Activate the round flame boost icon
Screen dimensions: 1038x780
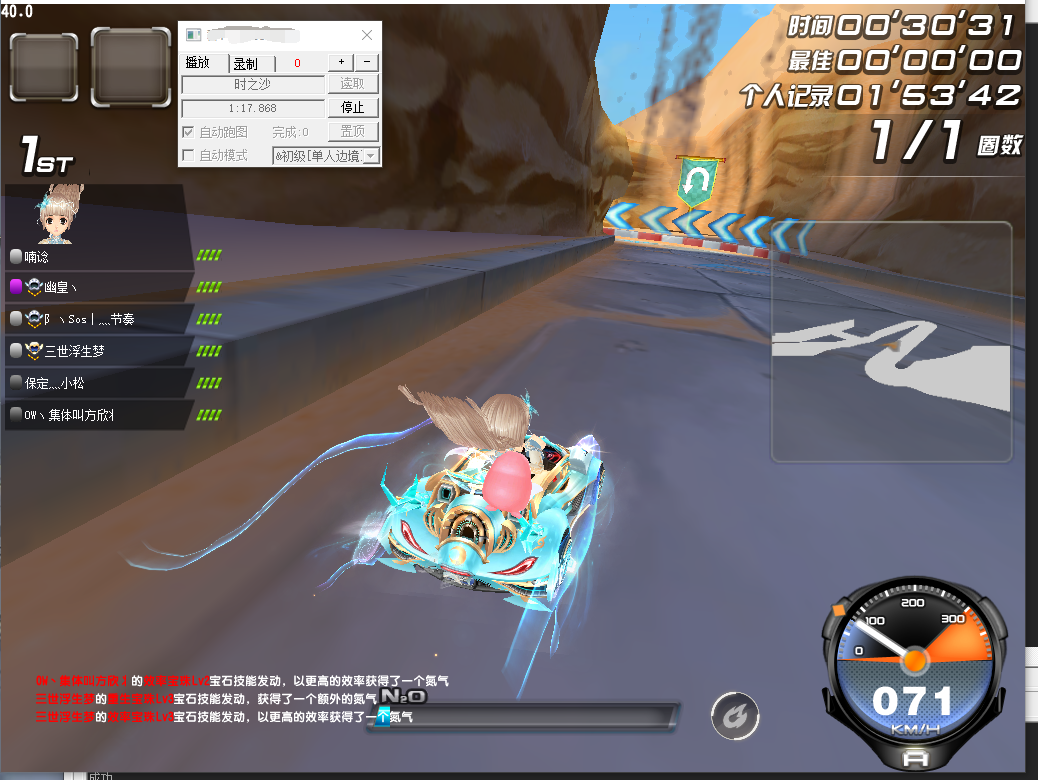tap(735, 716)
